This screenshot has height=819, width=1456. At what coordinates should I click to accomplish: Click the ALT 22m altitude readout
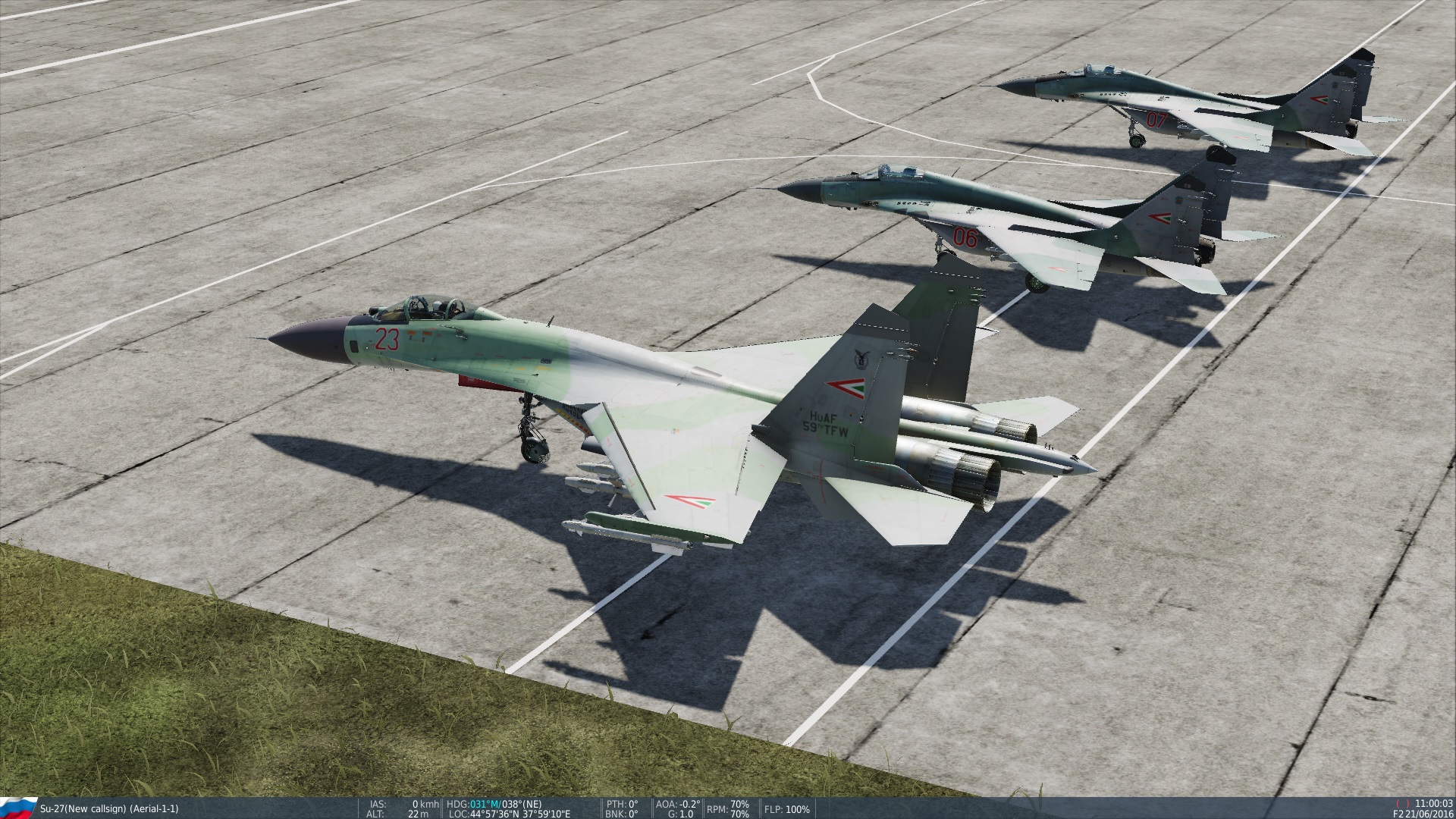coord(394,812)
